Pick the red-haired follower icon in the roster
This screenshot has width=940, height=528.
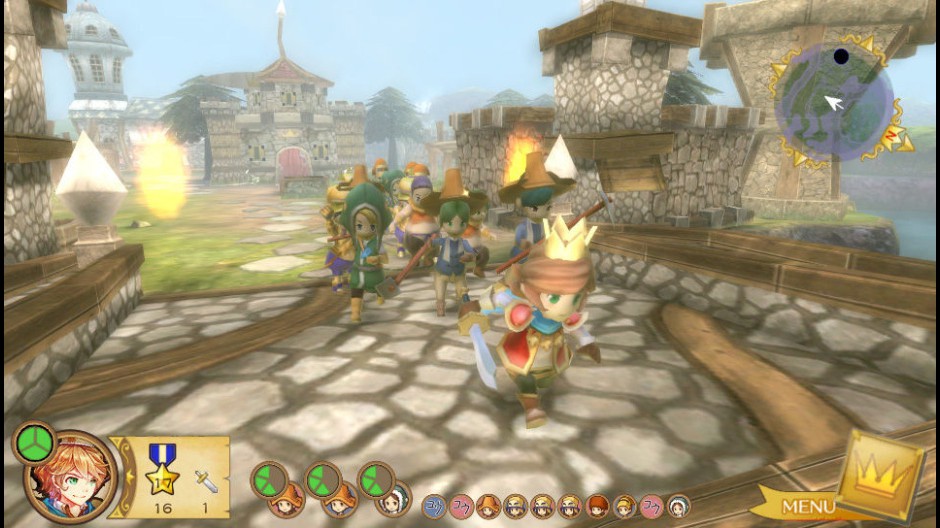[x=597, y=506]
